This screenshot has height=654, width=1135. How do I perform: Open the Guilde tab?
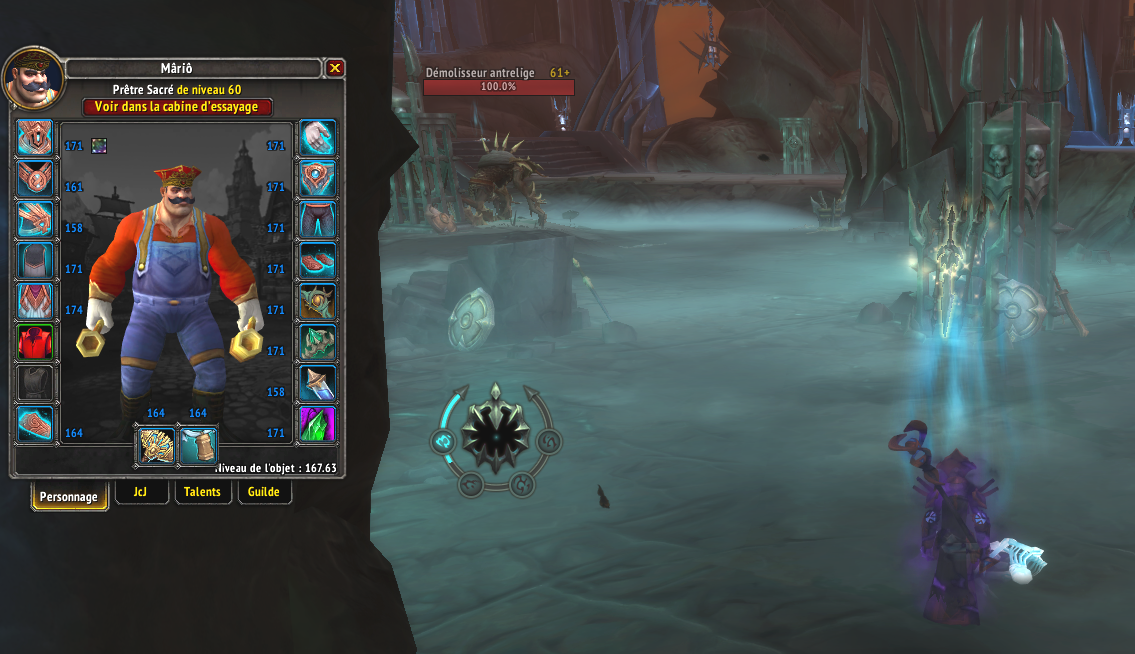264,492
